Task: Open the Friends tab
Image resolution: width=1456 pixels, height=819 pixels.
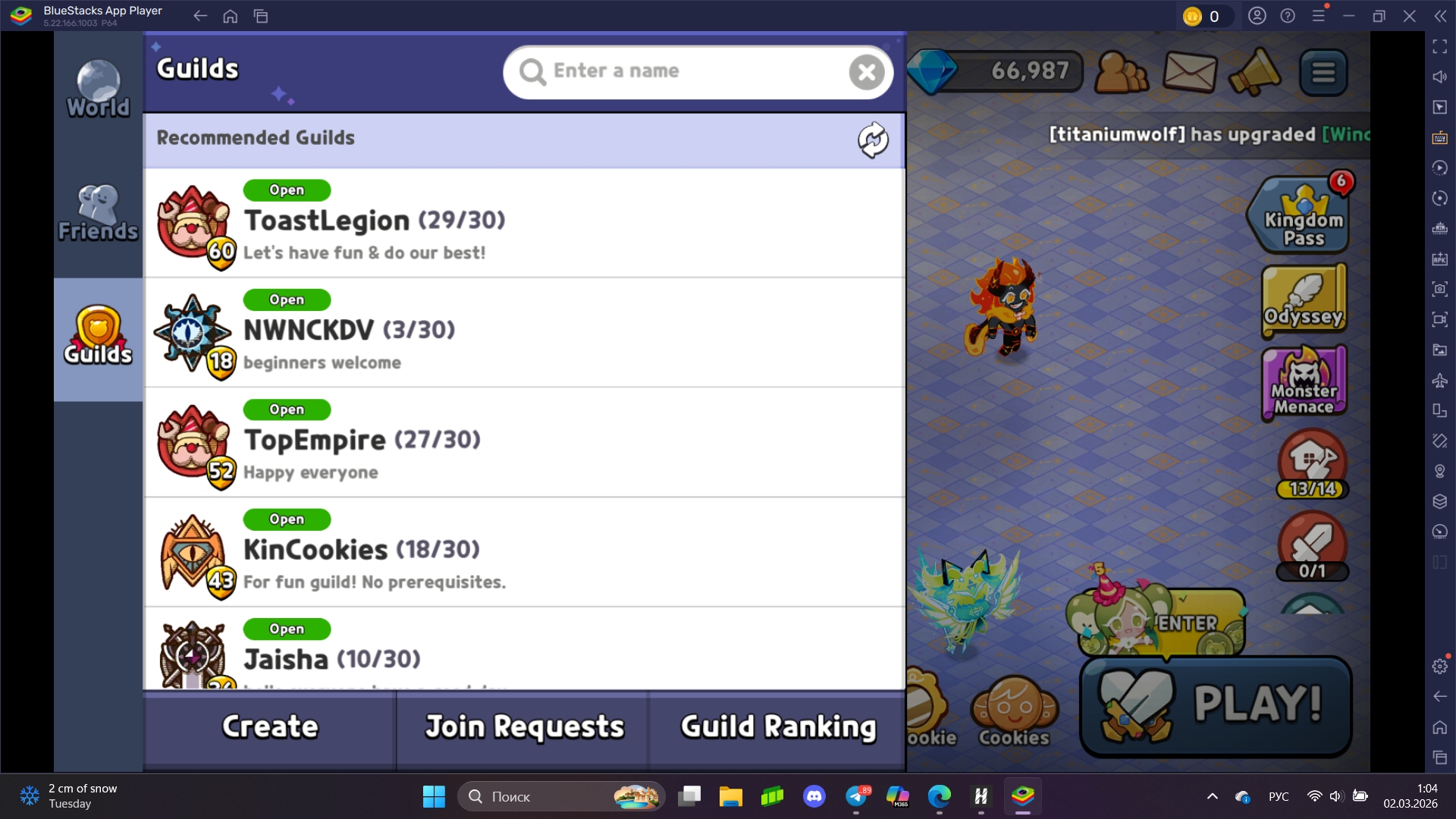Action: 98,213
